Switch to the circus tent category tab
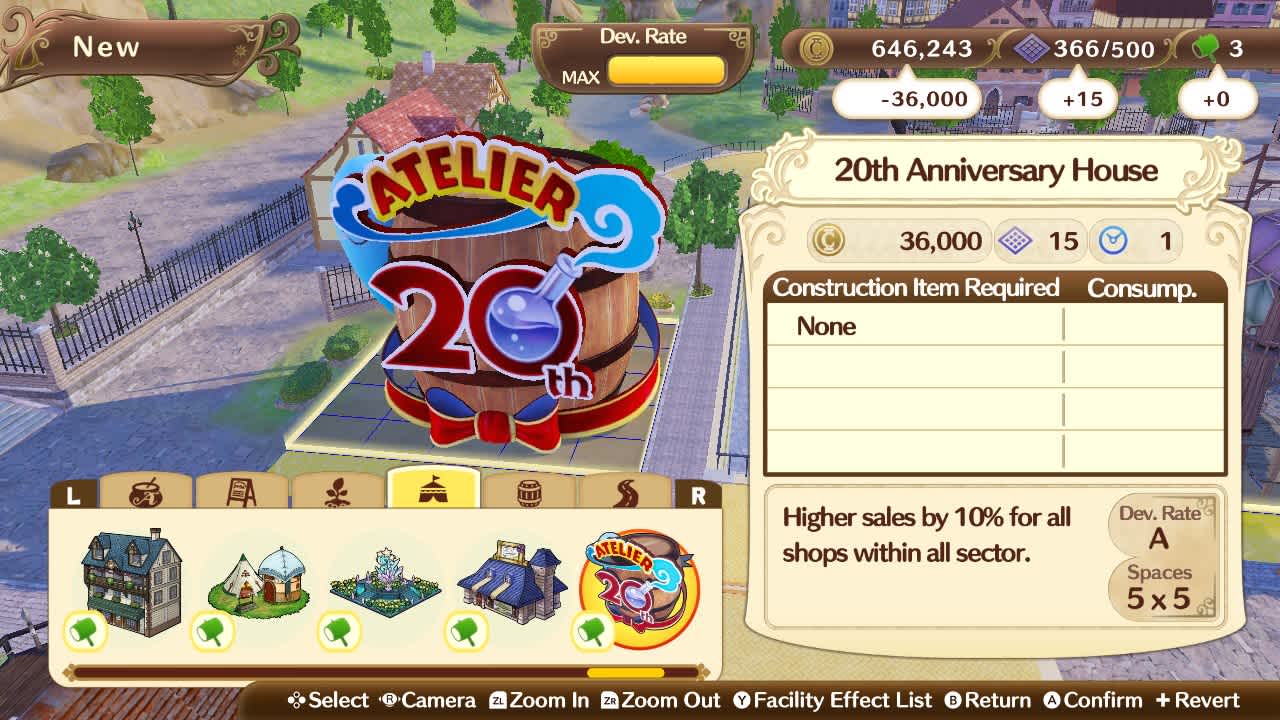The width and height of the screenshot is (1280, 720). pos(435,490)
